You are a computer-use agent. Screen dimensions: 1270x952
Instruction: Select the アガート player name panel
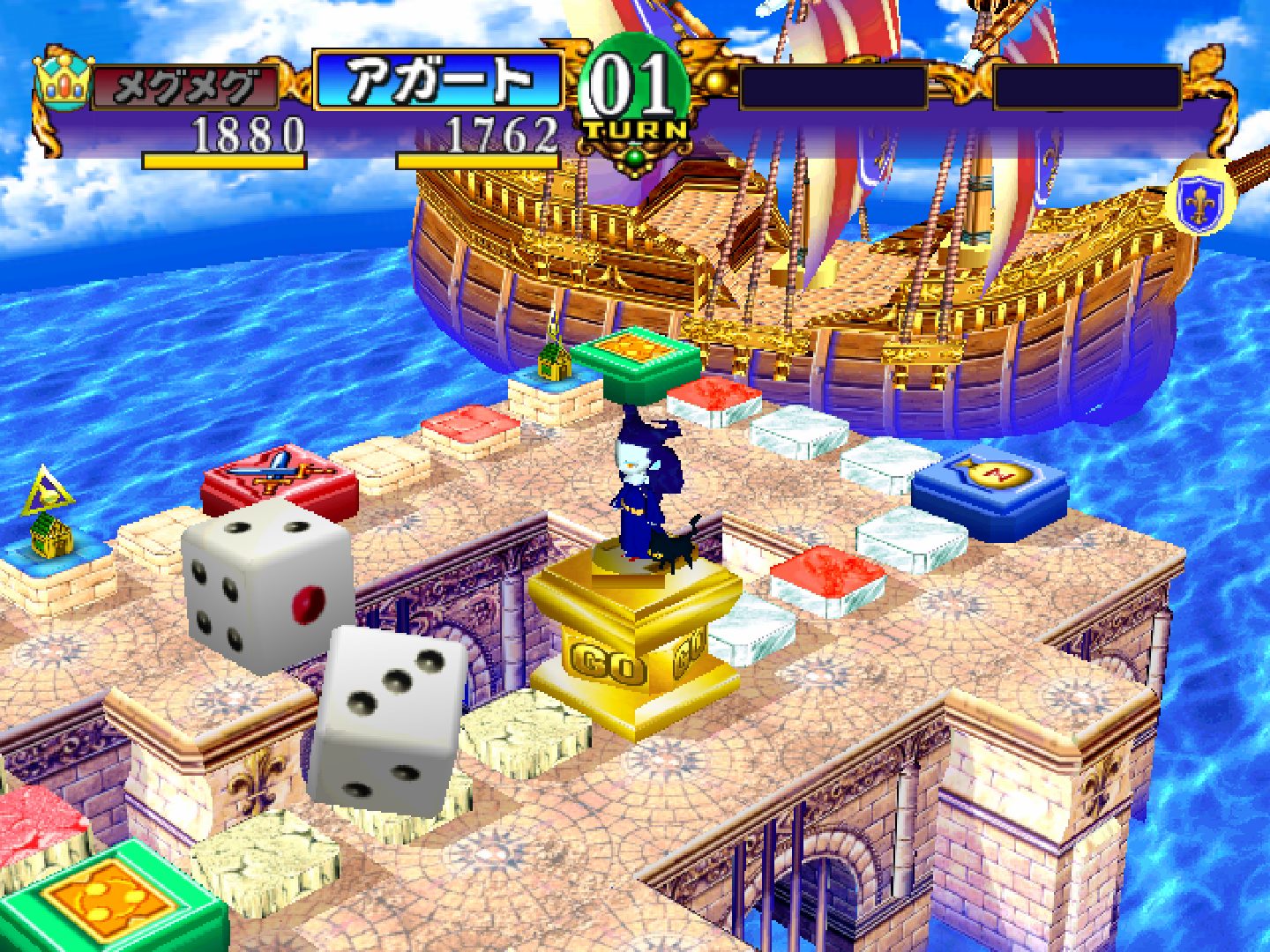tap(438, 81)
